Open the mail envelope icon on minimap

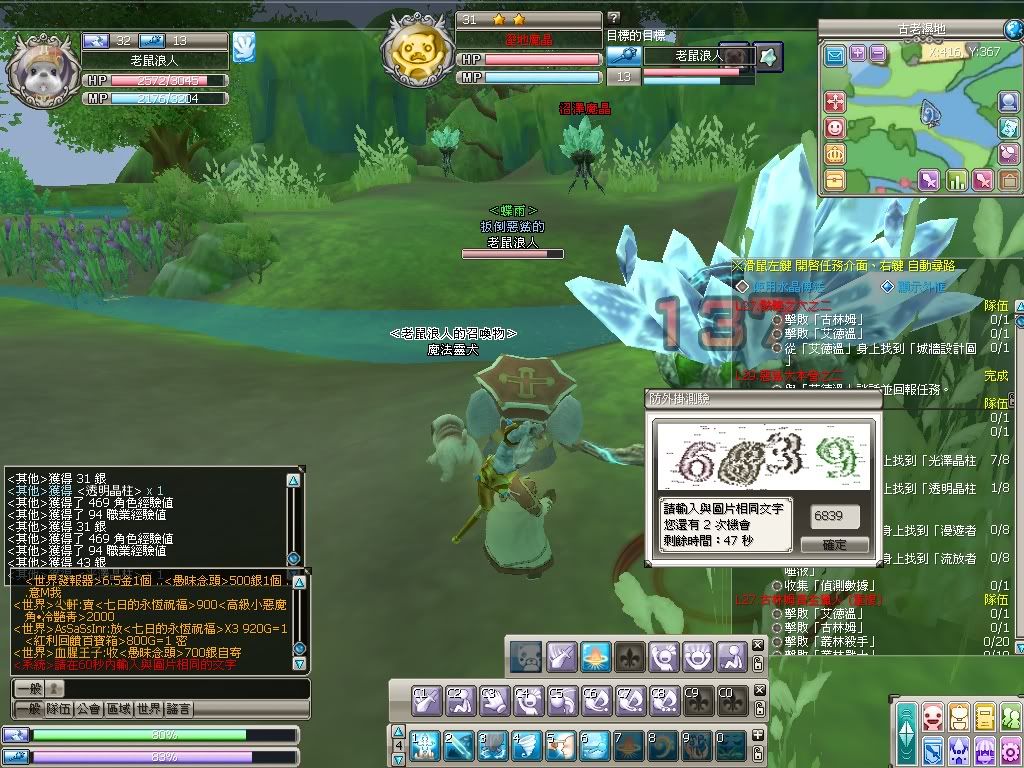(834, 55)
